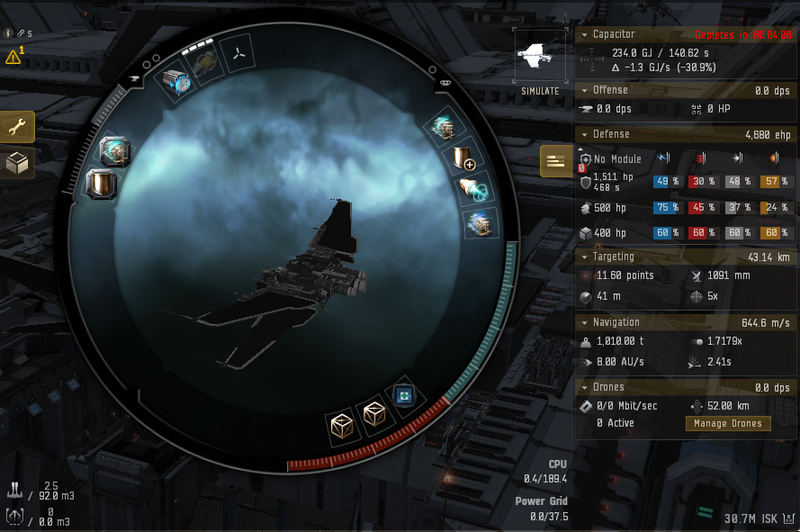The width and height of the screenshot is (800, 532).
Task: Open the crate hardware browser tab
Action: coord(17,164)
